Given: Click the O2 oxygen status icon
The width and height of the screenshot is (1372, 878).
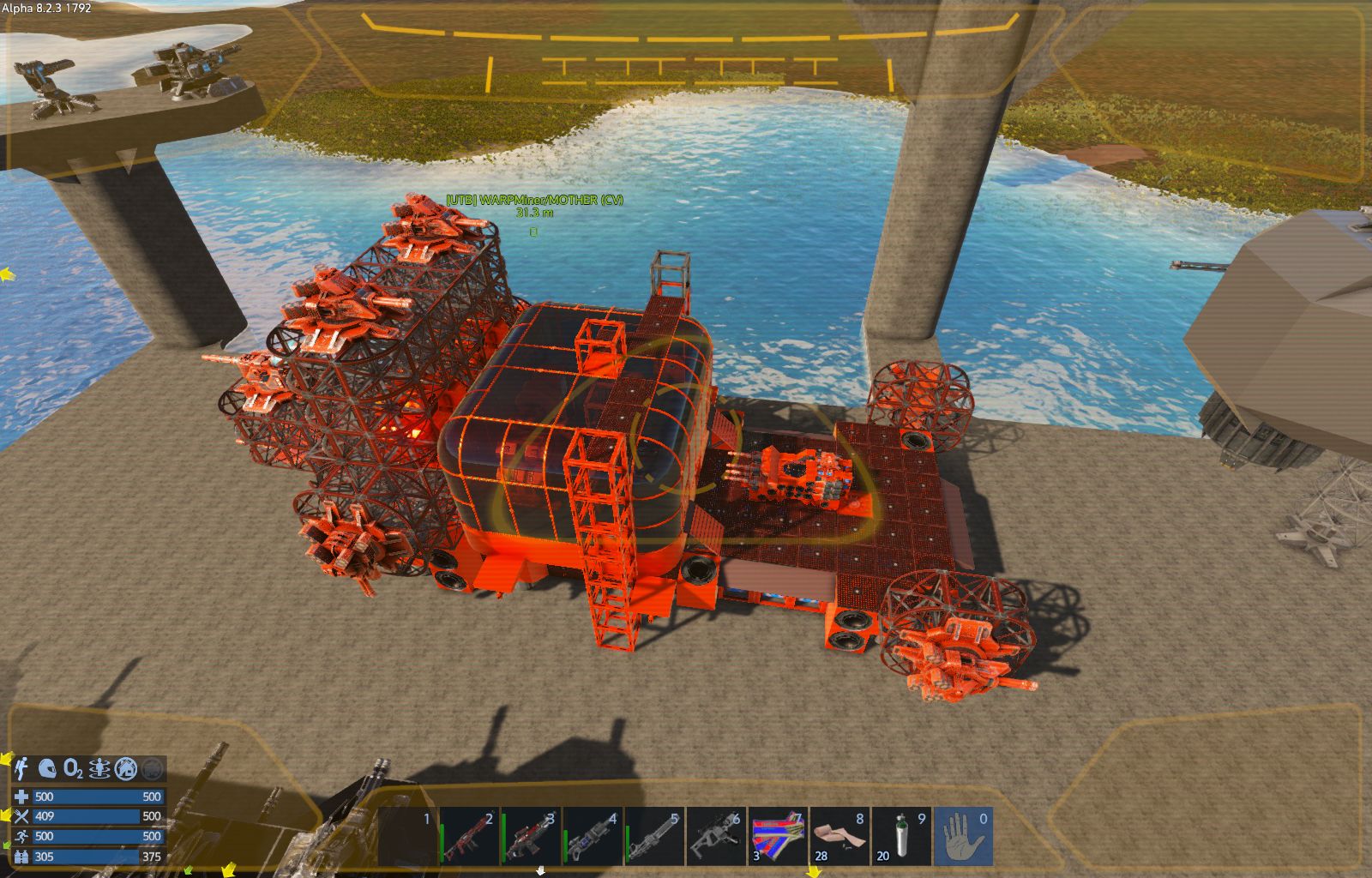Looking at the screenshot, I should tap(74, 768).
